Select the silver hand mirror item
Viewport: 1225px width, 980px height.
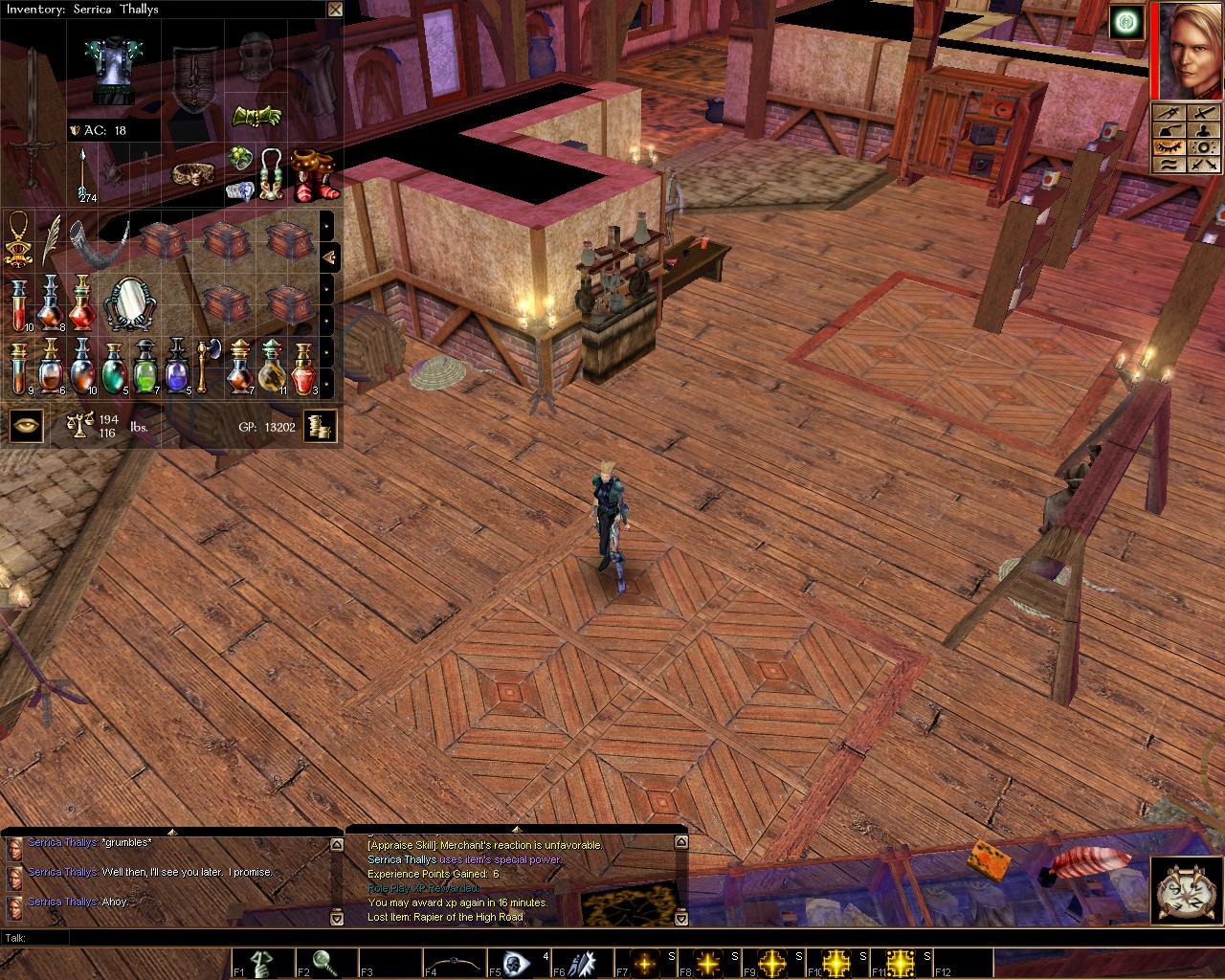point(129,303)
